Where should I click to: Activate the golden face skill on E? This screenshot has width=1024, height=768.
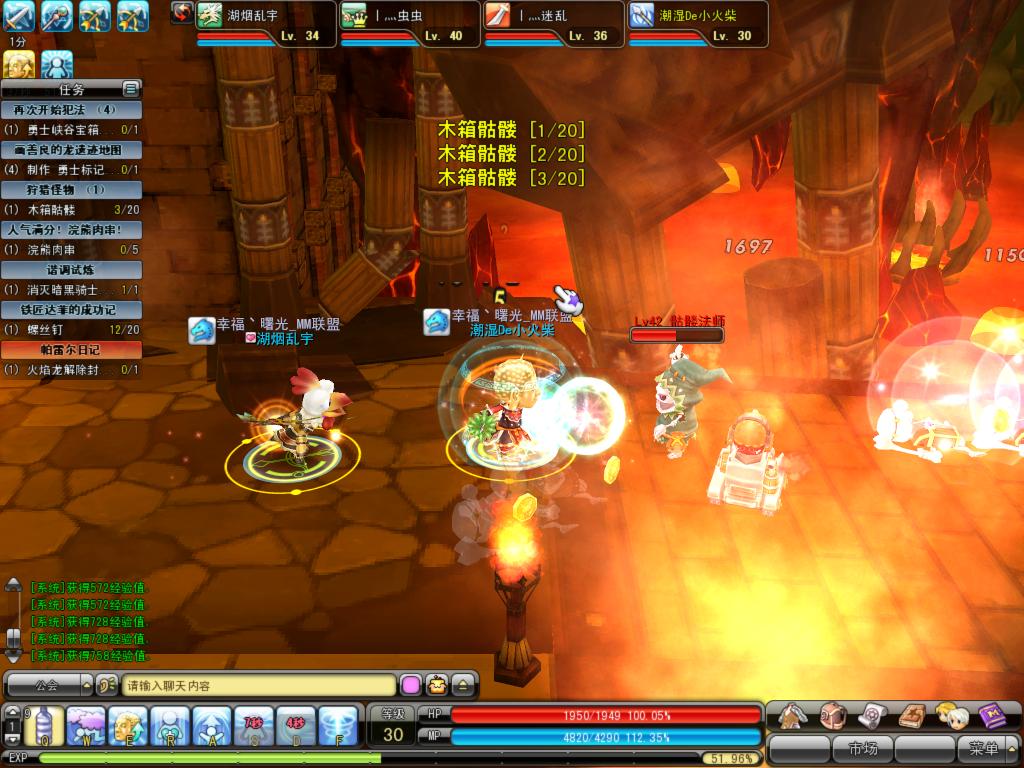(127, 725)
